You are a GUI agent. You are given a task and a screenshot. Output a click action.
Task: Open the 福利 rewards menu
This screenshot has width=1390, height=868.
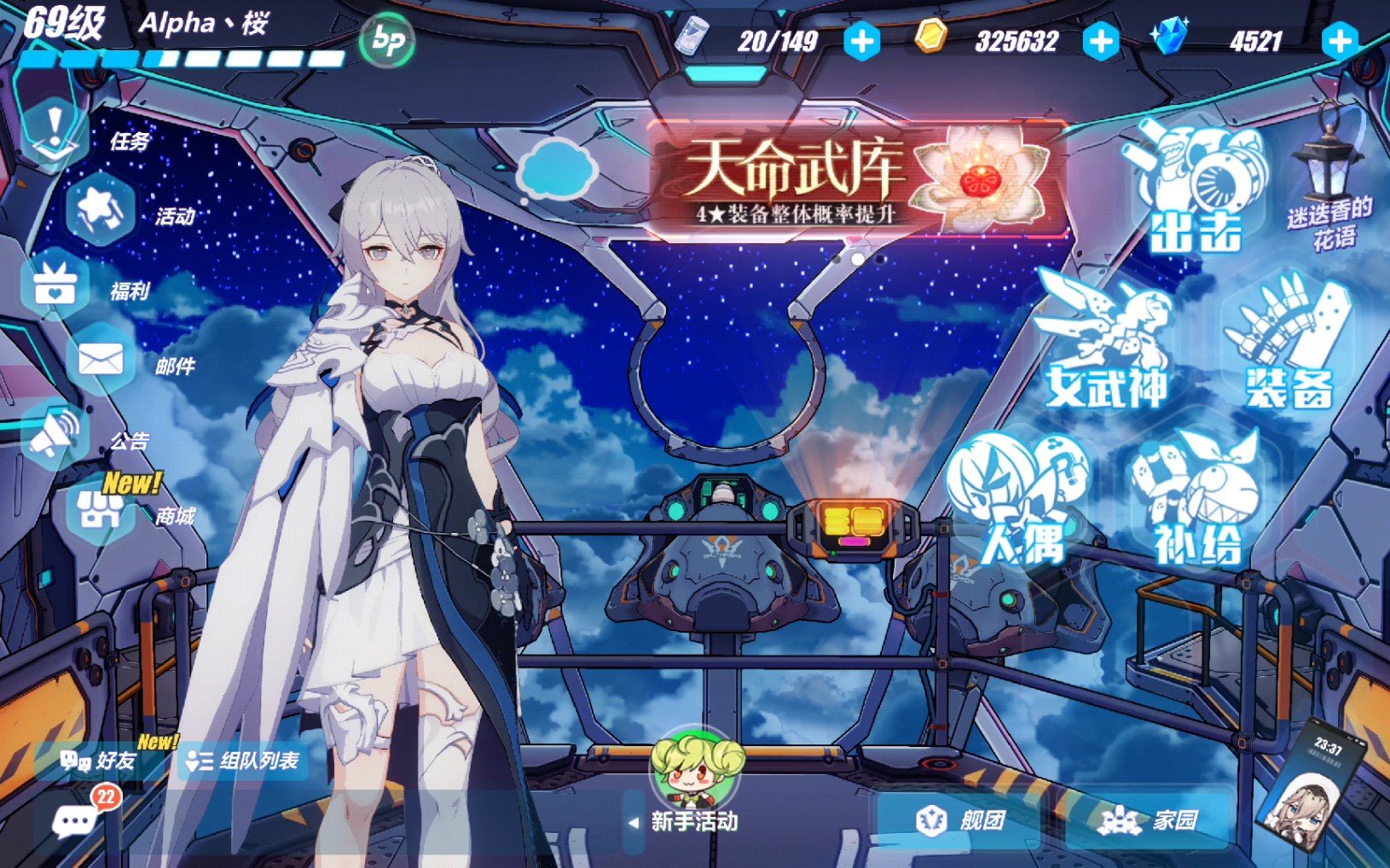pos(56,286)
